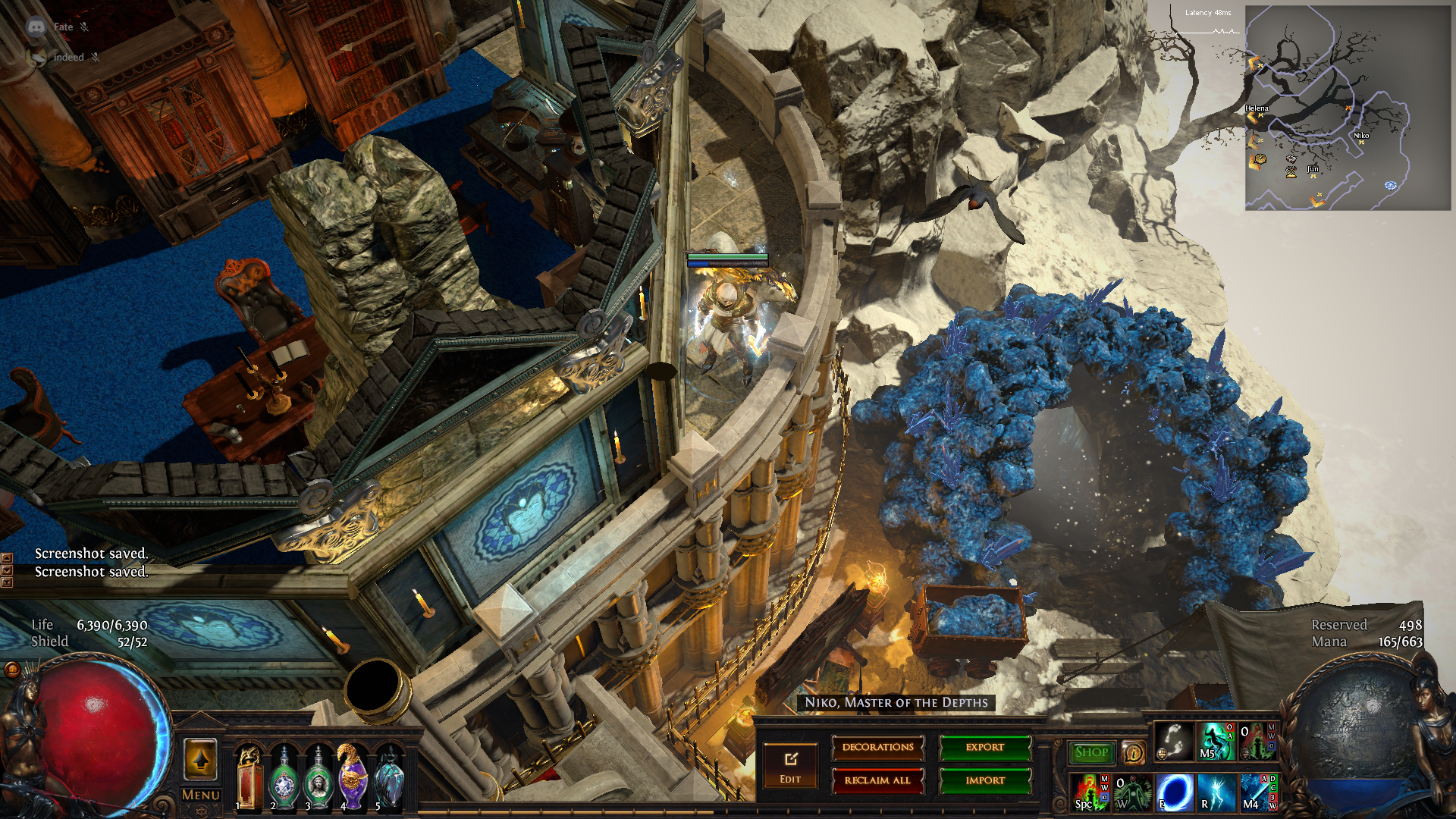Click the orange info speech-bubble icon
1456x819 pixels.
(x=1133, y=752)
